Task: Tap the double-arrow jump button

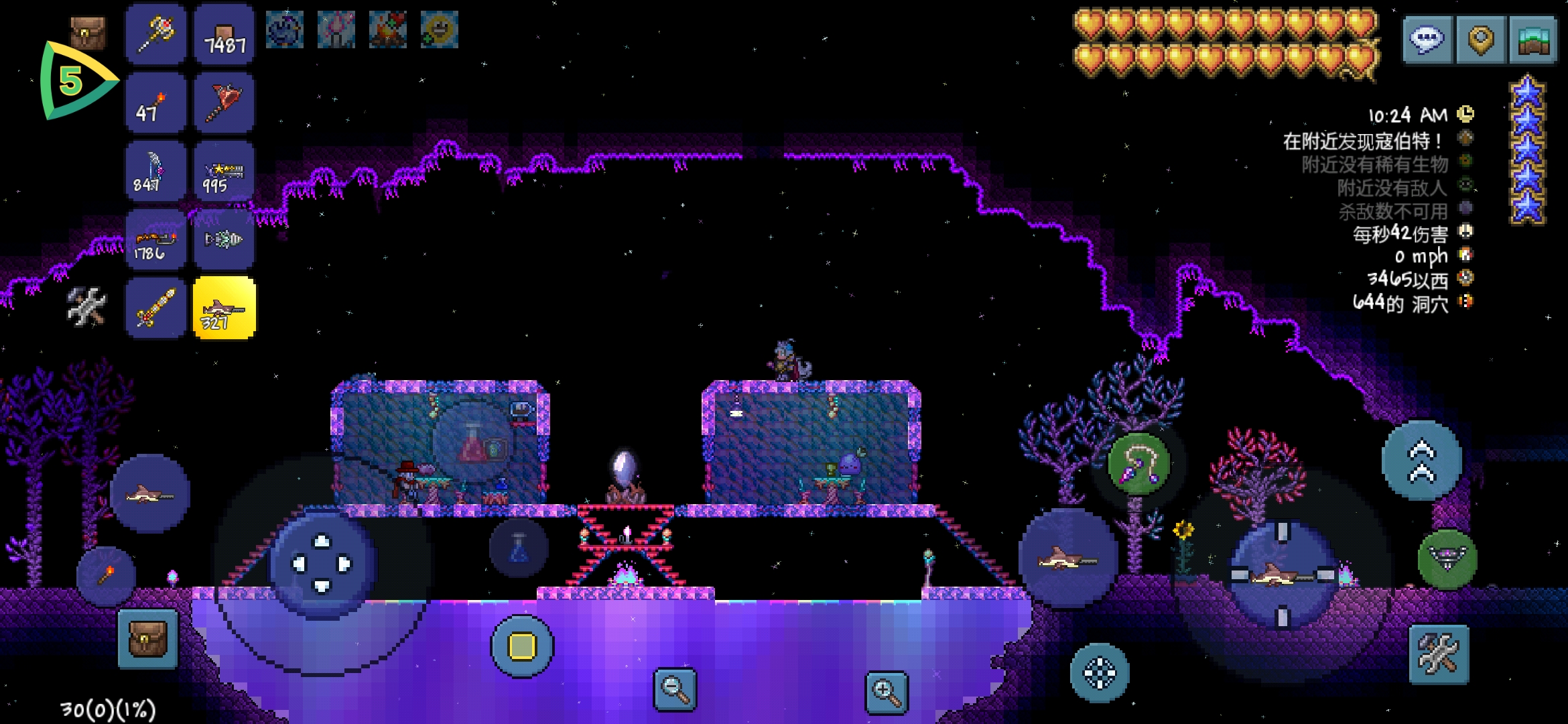Action: click(1422, 461)
